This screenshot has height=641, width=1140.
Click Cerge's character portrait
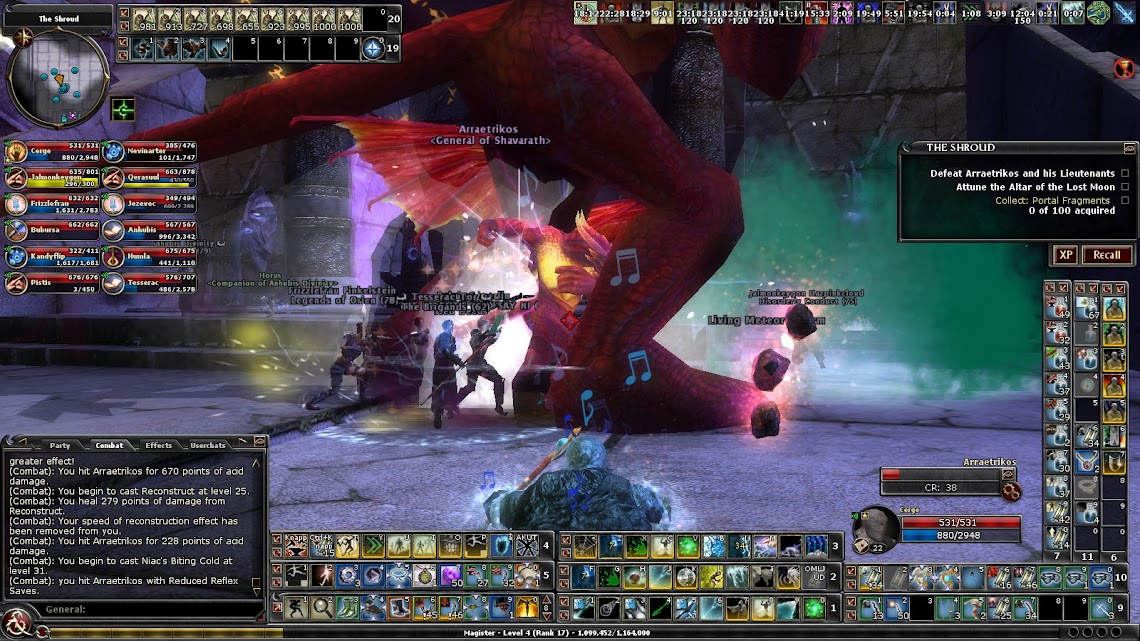(877, 527)
